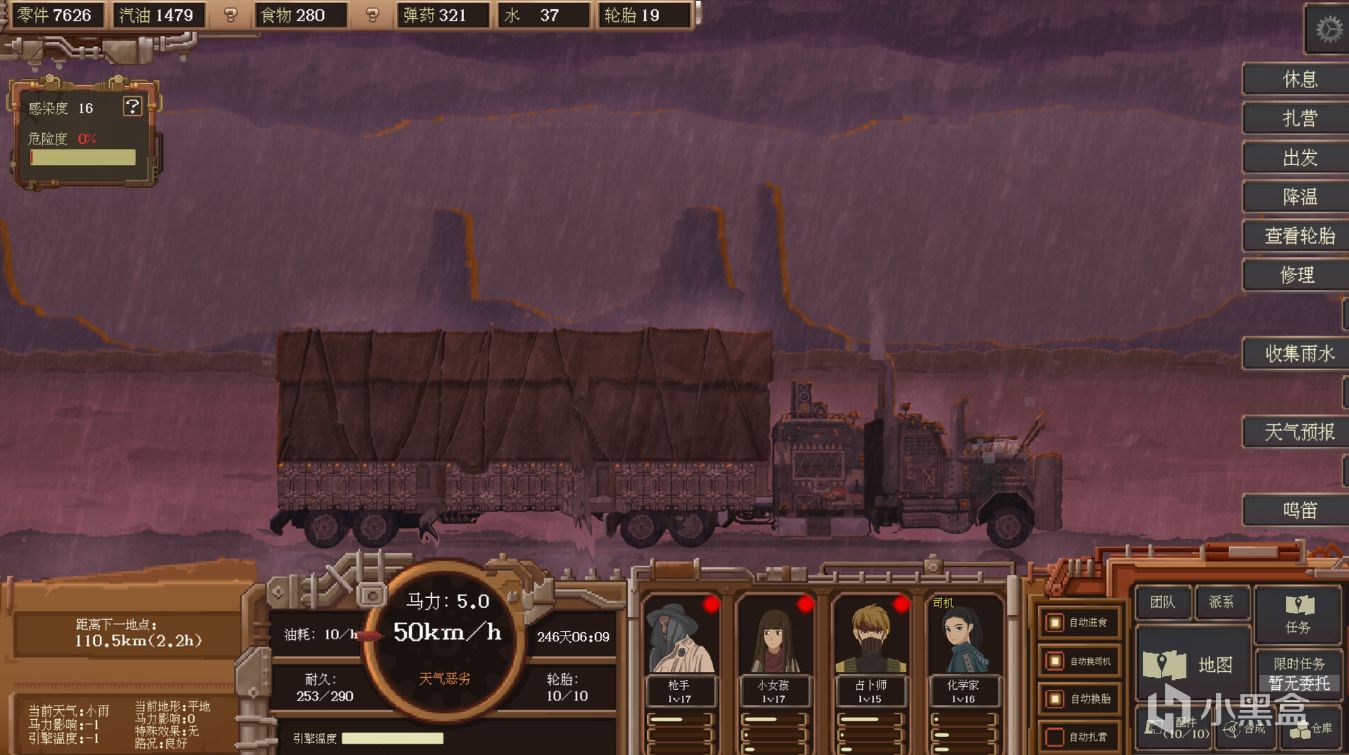Viewport: 1349px width, 755px height.
Task: Choose the 修理 (Repair) button
Action: [1299, 275]
